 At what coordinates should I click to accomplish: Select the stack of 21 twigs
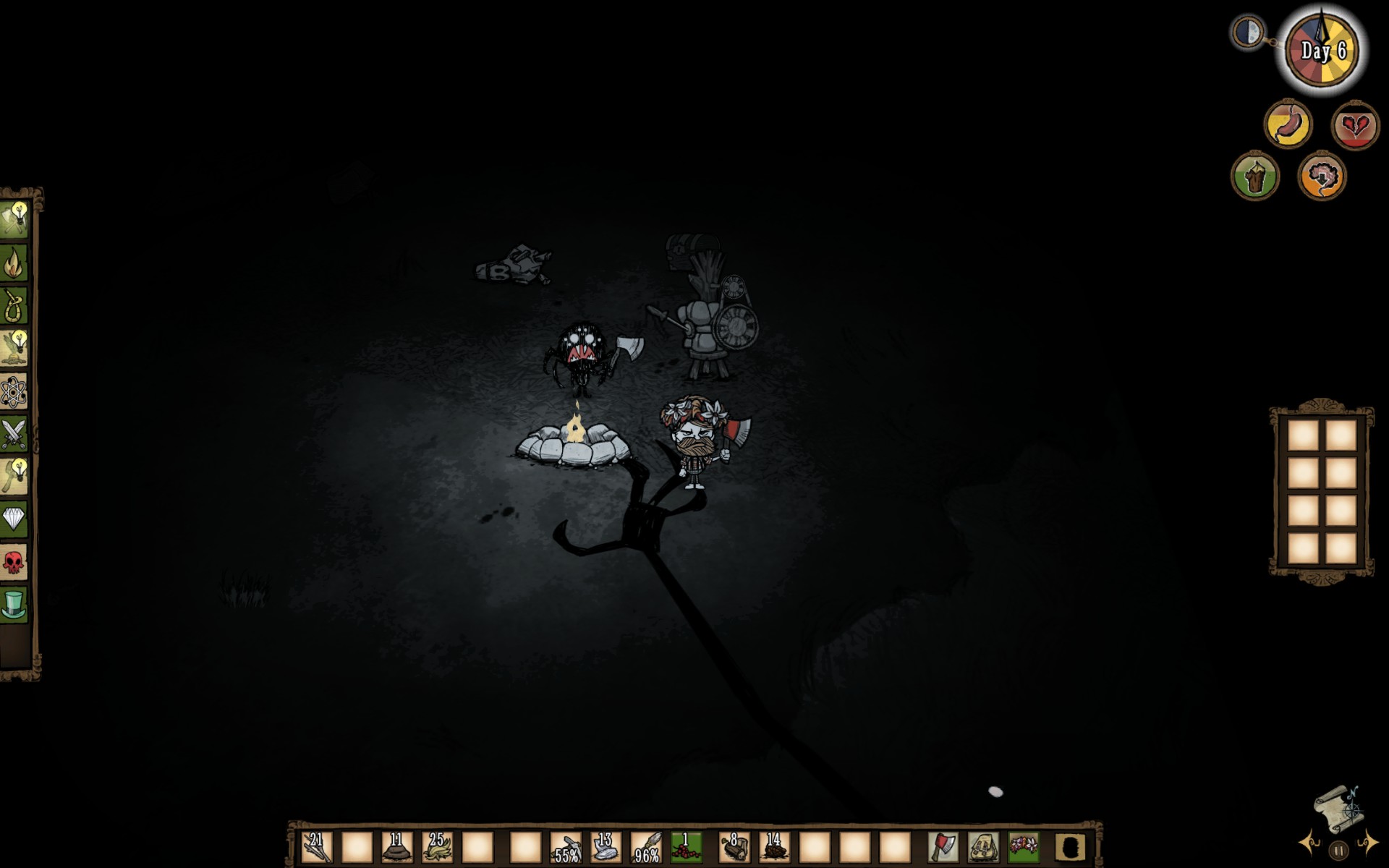coord(317,847)
